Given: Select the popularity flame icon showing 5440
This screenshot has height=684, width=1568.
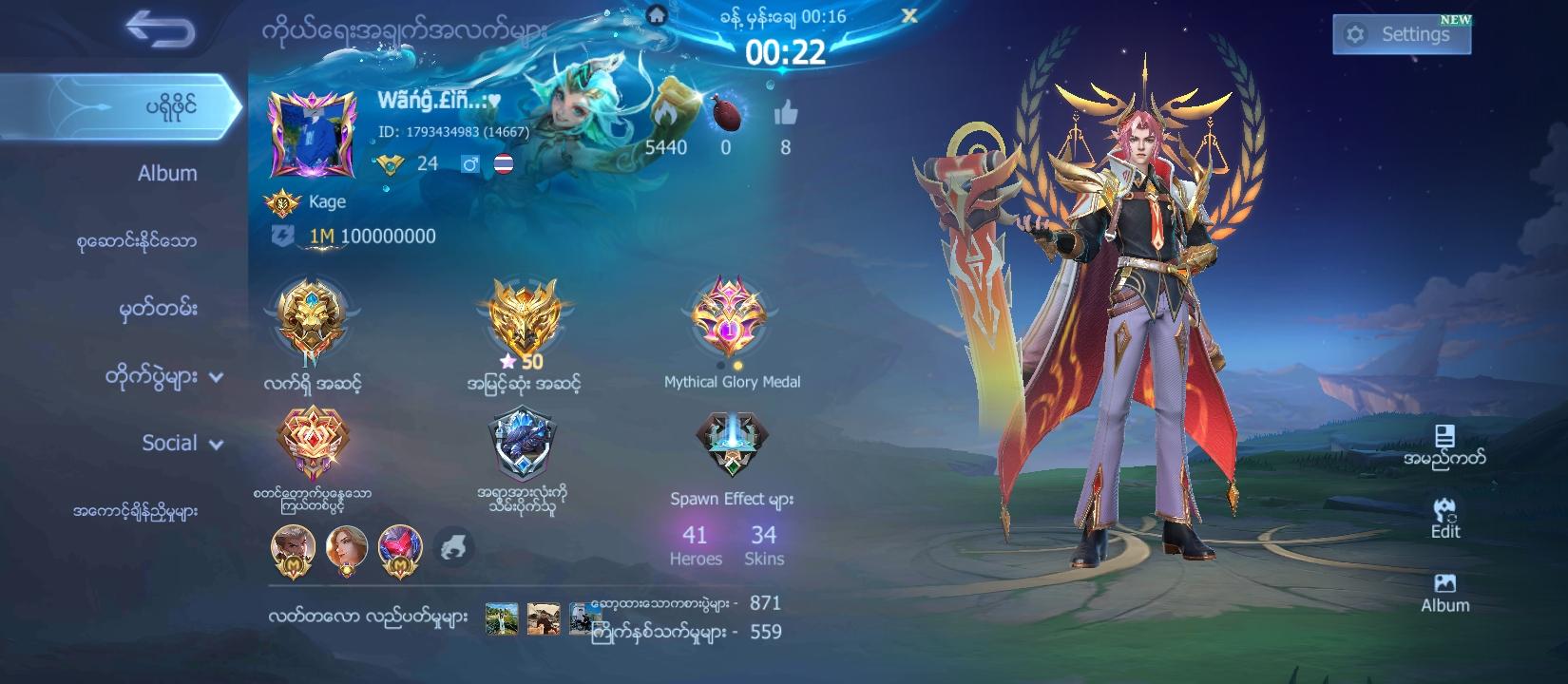Looking at the screenshot, I should click(671, 112).
